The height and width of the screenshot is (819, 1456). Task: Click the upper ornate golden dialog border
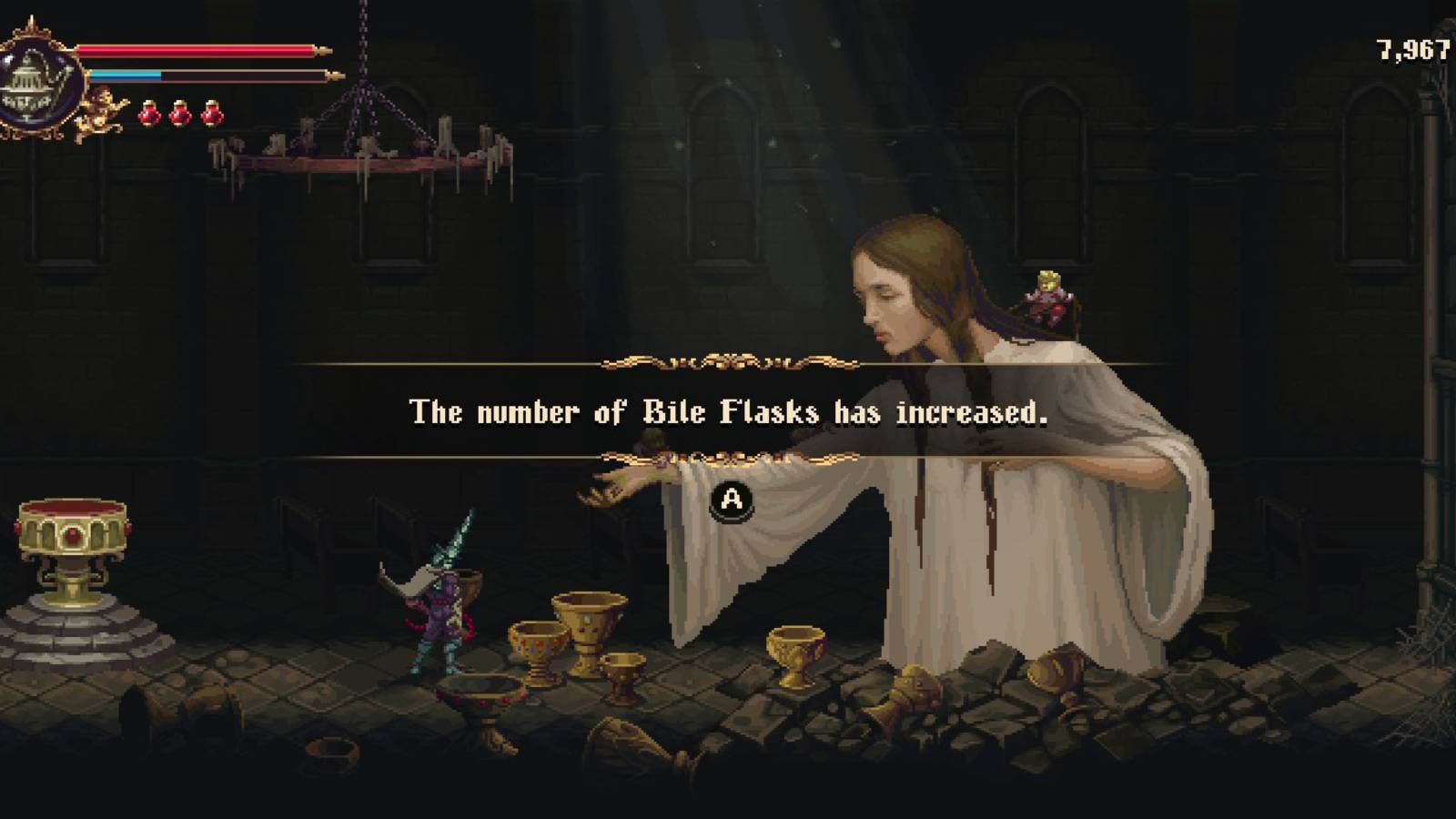coord(728,362)
